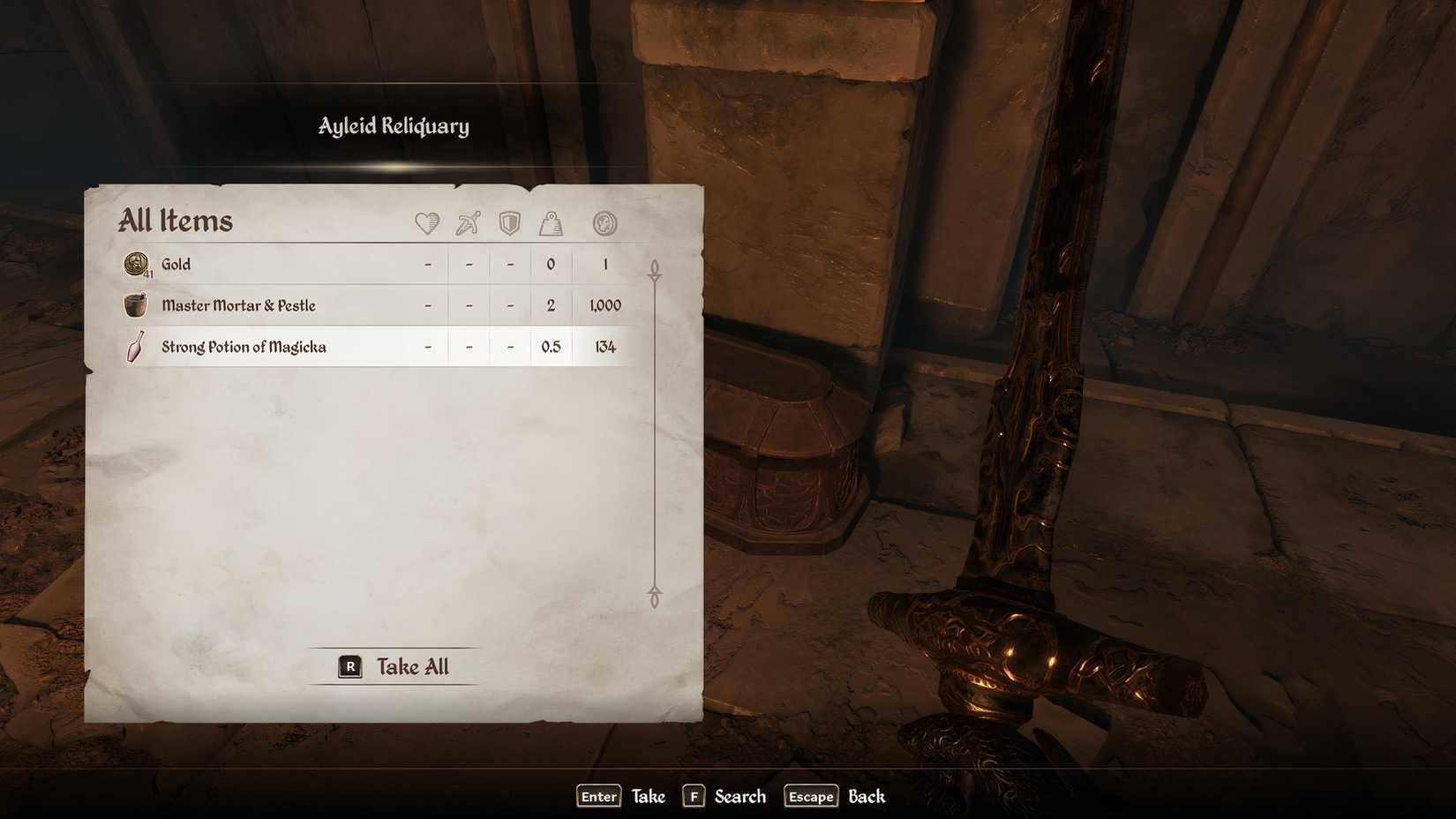Click the scrollbar down arrow
Screen dimensions: 1456x819
(654, 595)
